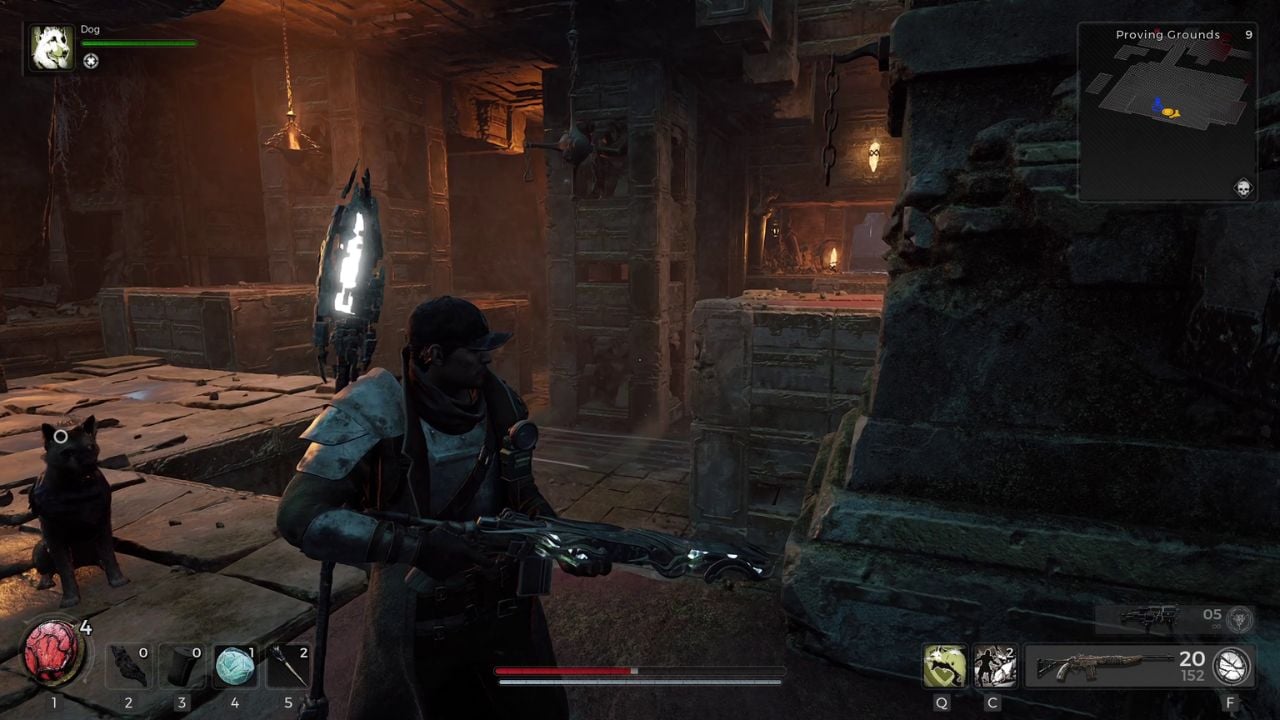Select the blue orb consumable in slot 4
The image size is (1280, 720).
point(234,665)
